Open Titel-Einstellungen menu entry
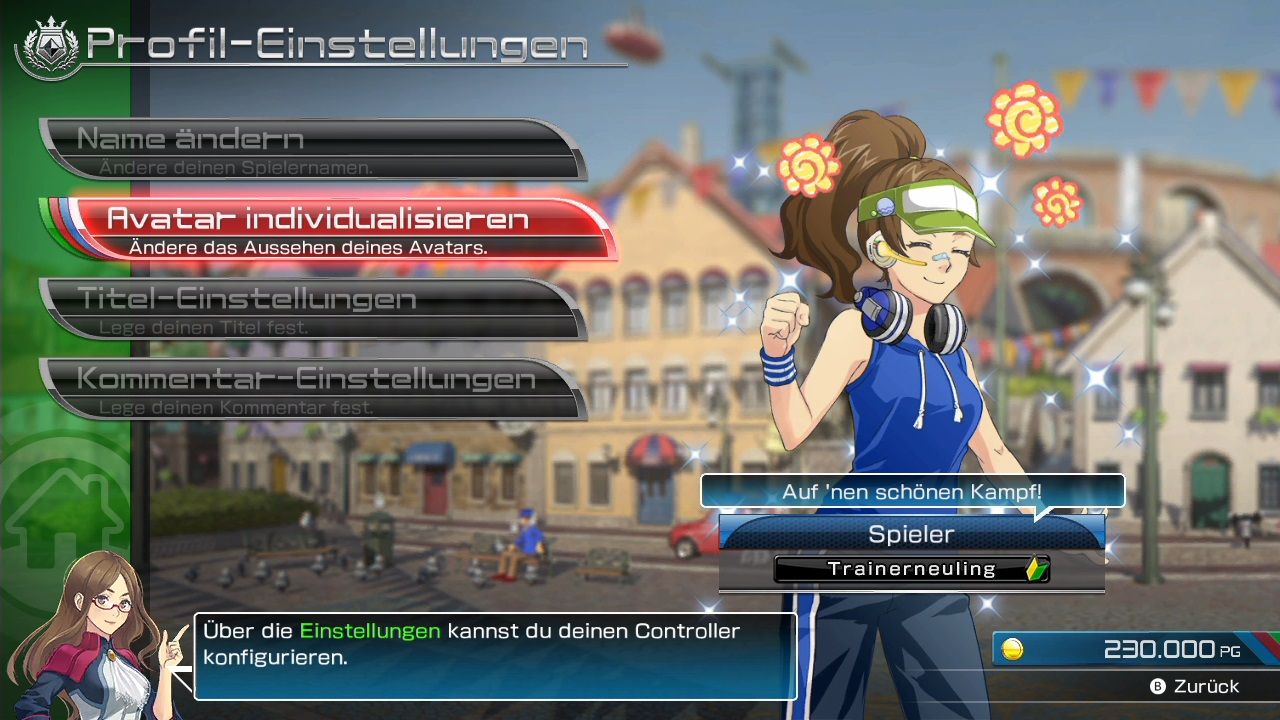Viewport: 1280px width, 720px height. (312, 309)
